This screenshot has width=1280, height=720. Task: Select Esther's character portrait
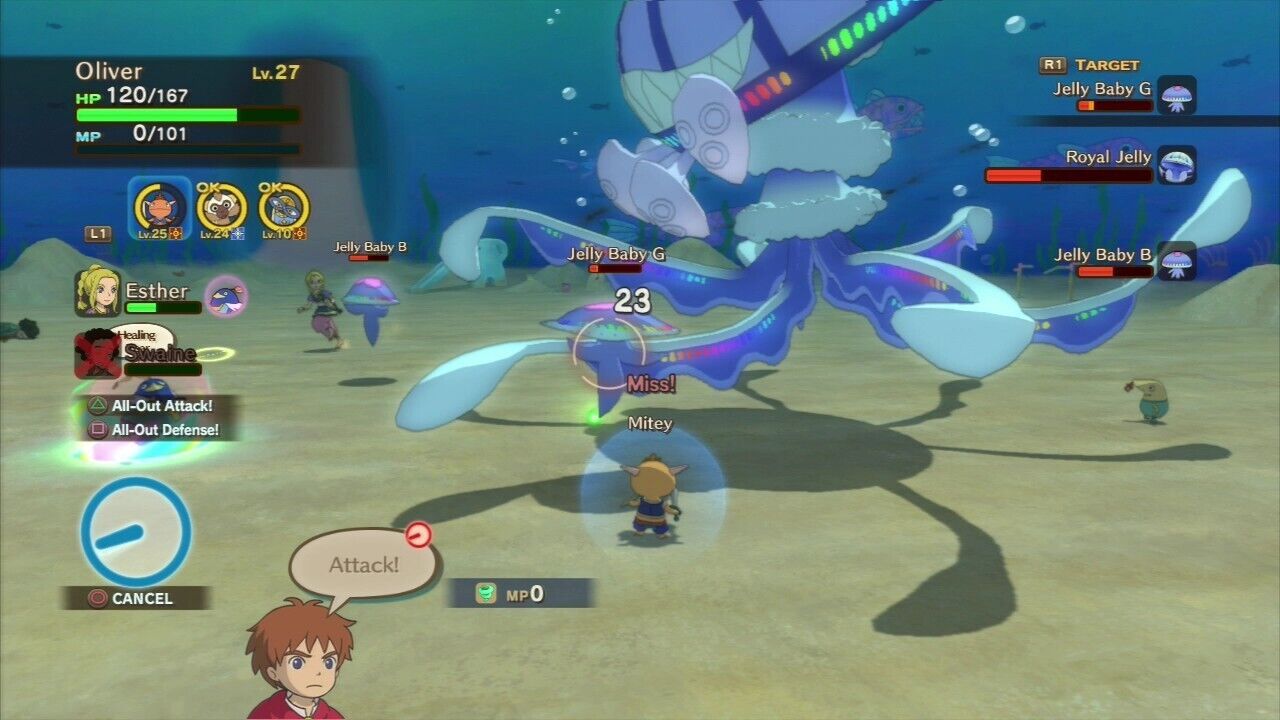(97, 292)
